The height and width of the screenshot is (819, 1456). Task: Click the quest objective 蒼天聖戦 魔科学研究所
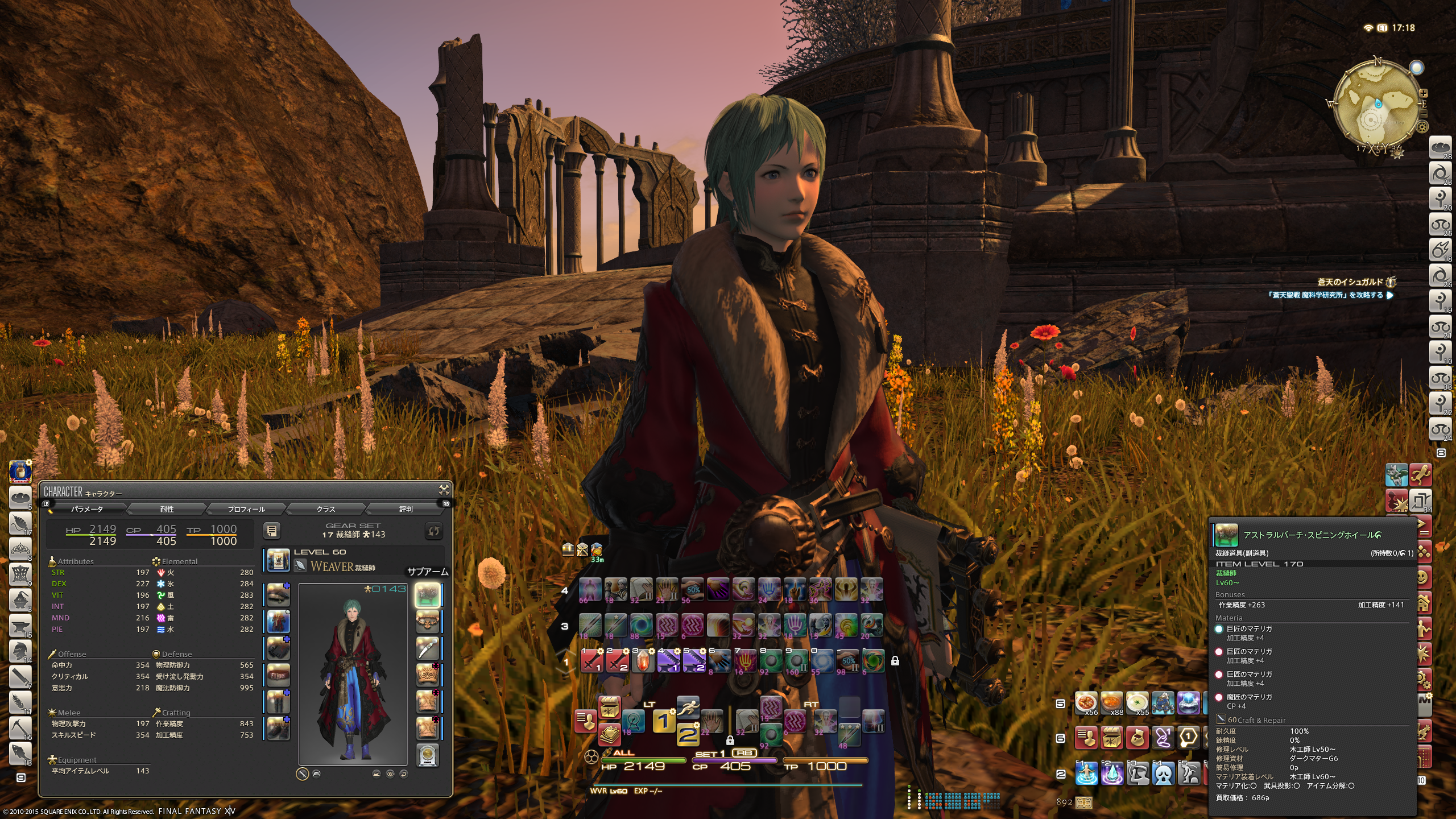1325,295
